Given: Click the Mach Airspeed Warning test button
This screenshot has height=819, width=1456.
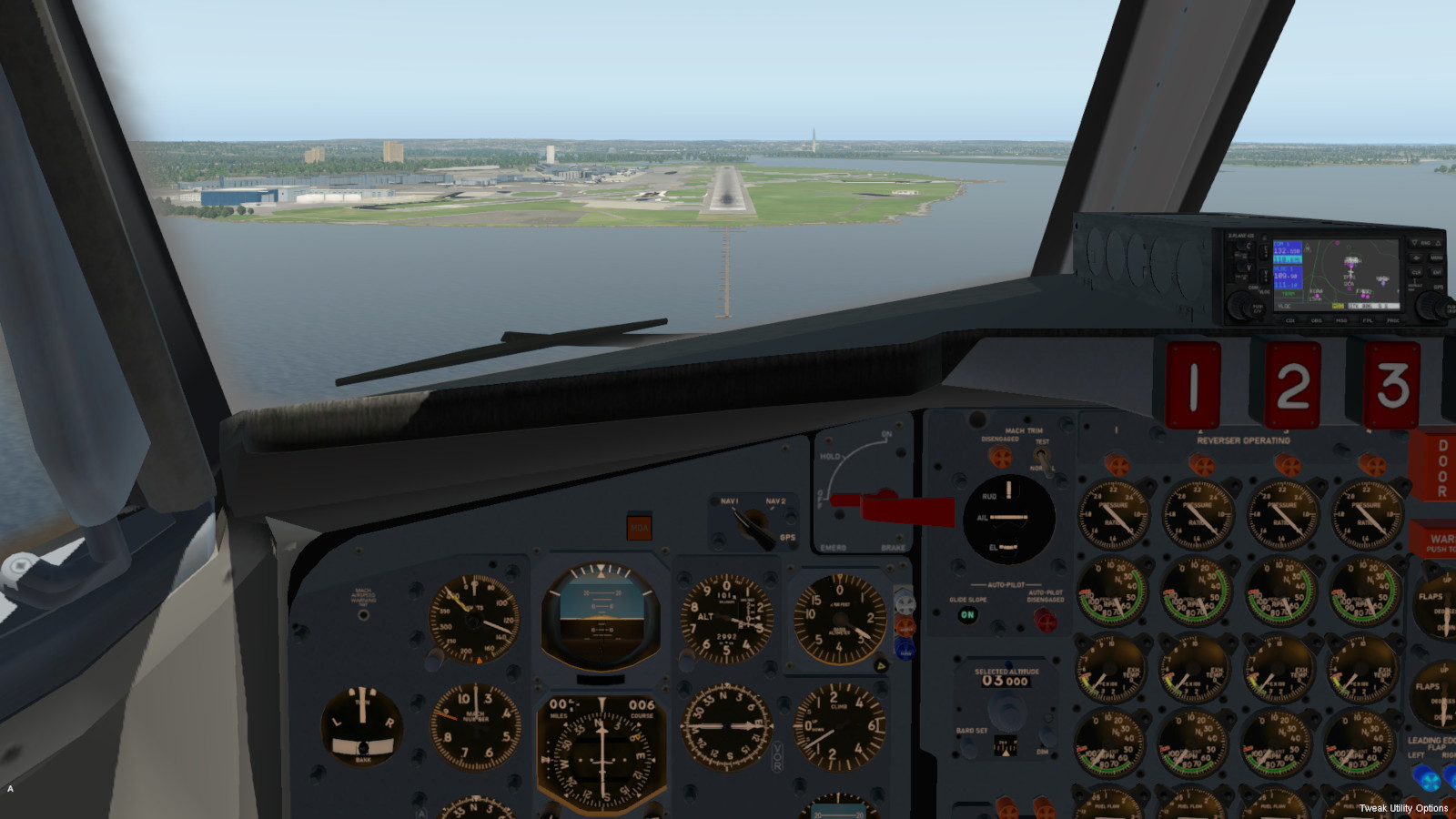Looking at the screenshot, I should pyautogui.click(x=364, y=615).
